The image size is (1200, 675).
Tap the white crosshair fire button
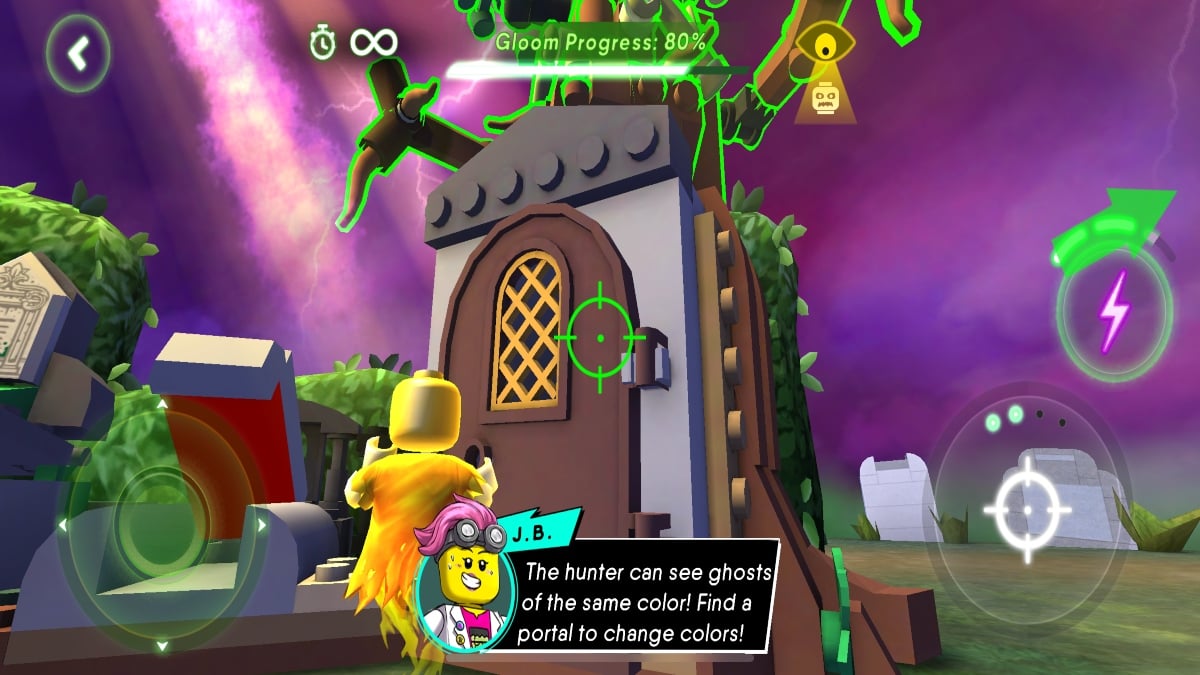pyautogui.click(x=1027, y=510)
